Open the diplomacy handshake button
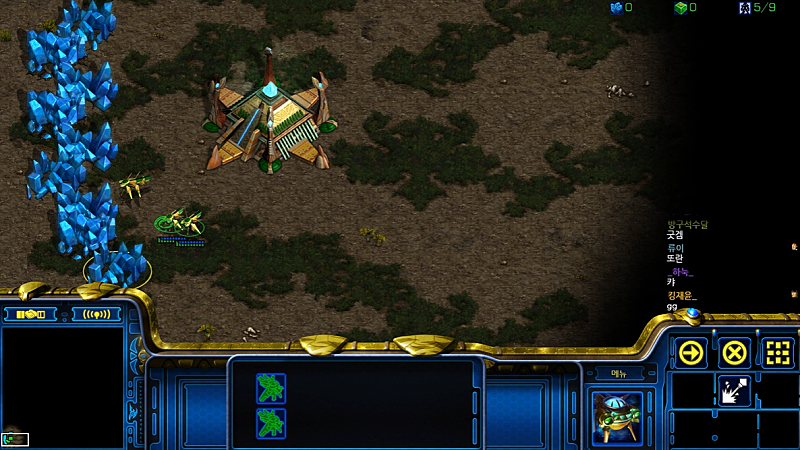This screenshot has width=800, height=450. point(33,314)
